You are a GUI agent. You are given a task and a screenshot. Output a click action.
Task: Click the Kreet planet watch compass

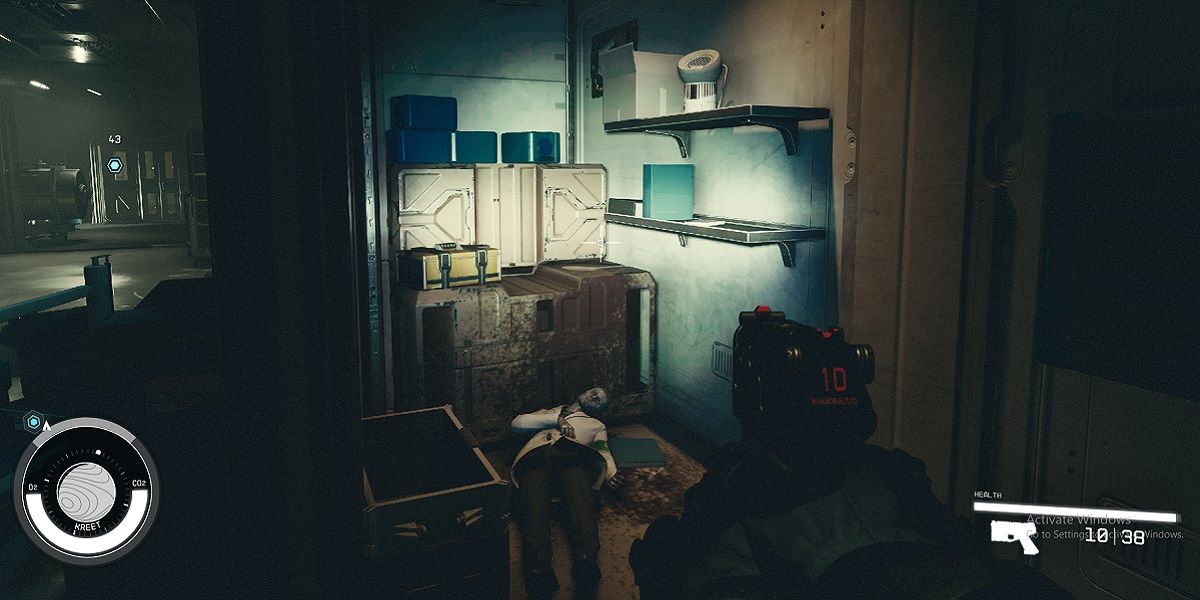coord(85,491)
